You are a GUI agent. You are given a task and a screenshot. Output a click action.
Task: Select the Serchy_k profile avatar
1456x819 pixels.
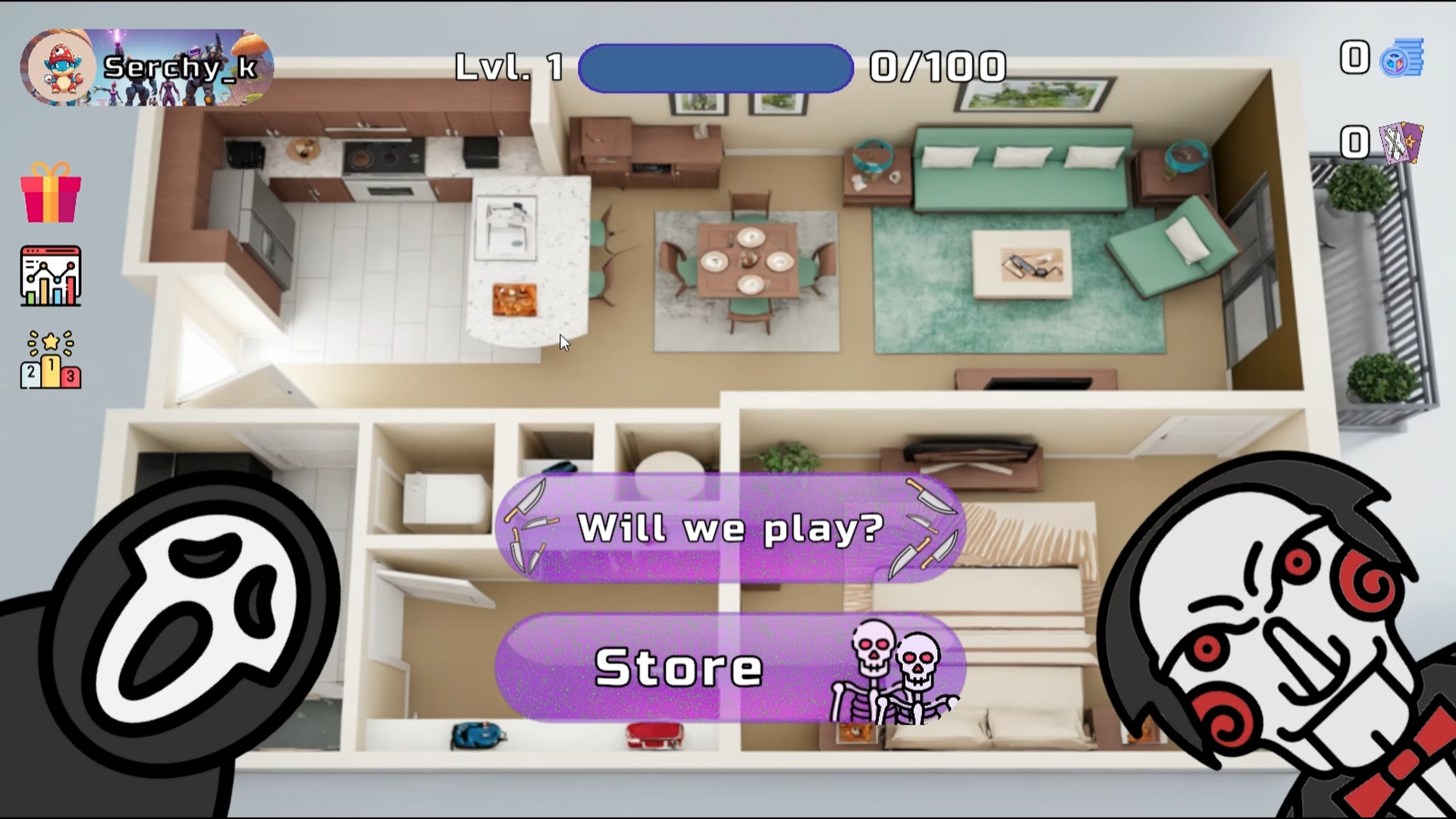(64, 67)
